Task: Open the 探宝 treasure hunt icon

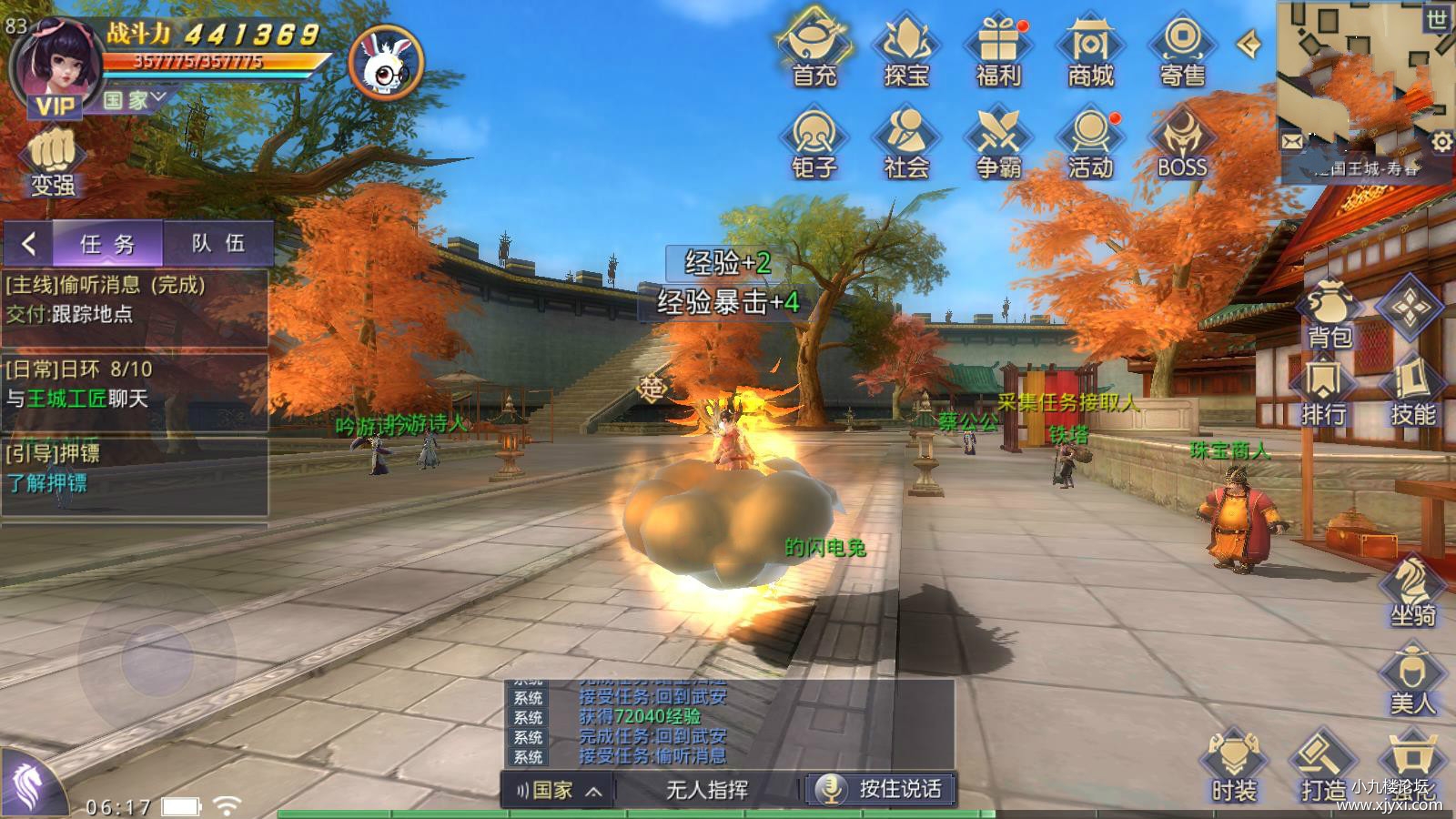Action: coord(906,50)
